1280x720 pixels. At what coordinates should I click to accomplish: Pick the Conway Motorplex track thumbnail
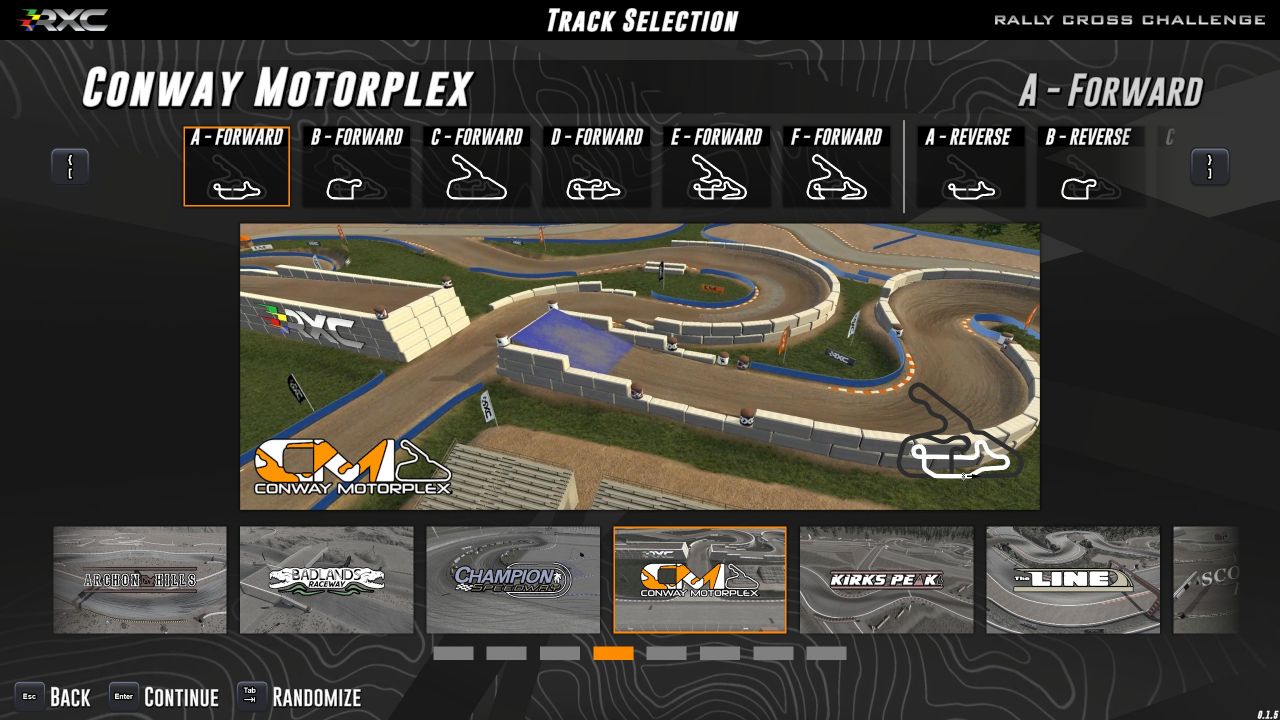pyautogui.click(x=700, y=580)
